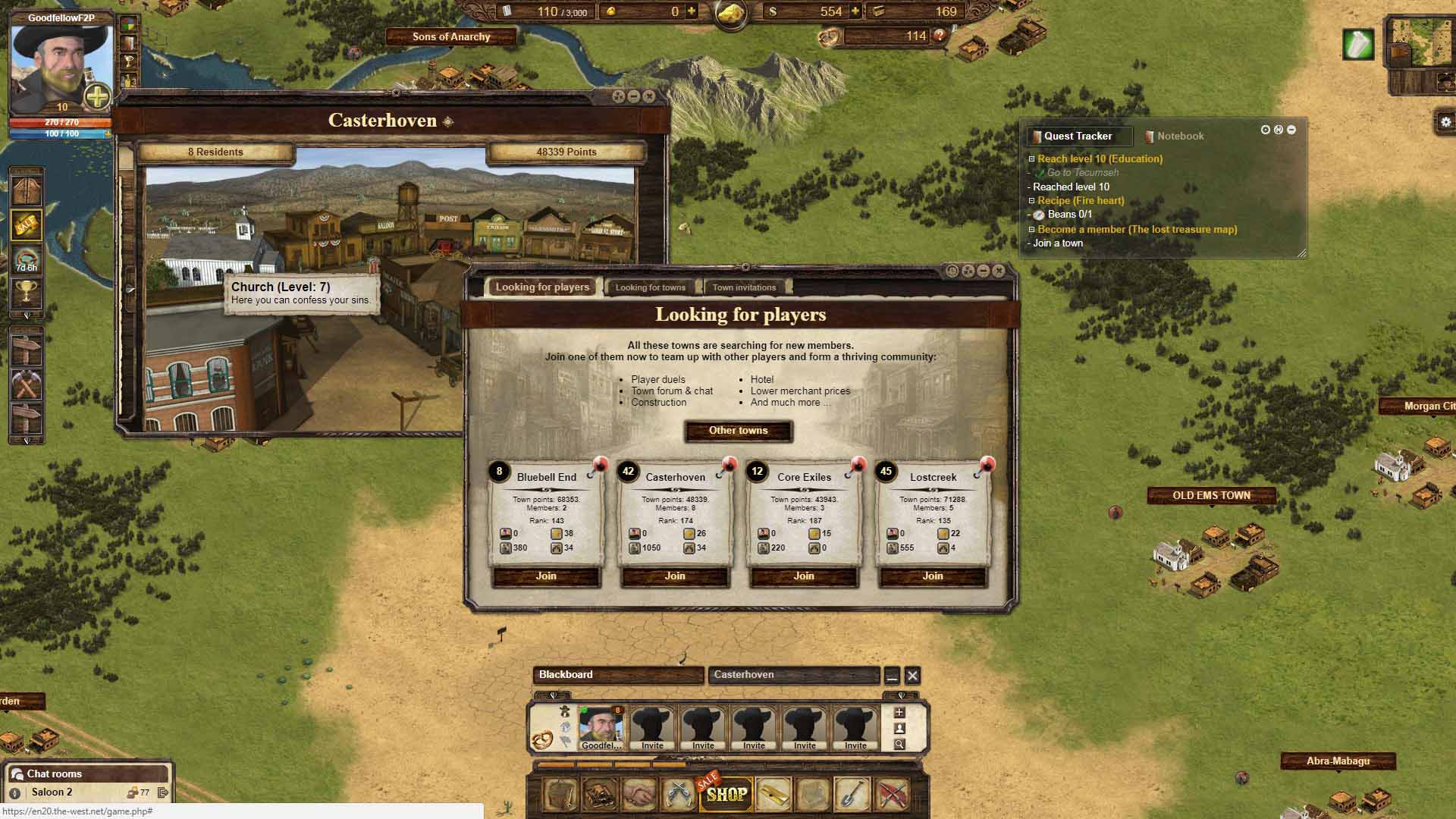This screenshot has width=1456, height=819.
Task: Join the Bluebell End town
Action: click(x=546, y=576)
